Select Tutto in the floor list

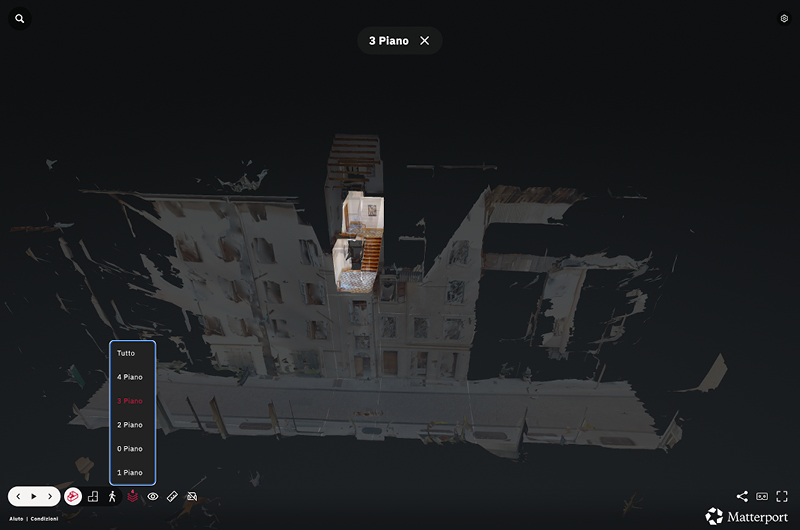click(x=126, y=353)
